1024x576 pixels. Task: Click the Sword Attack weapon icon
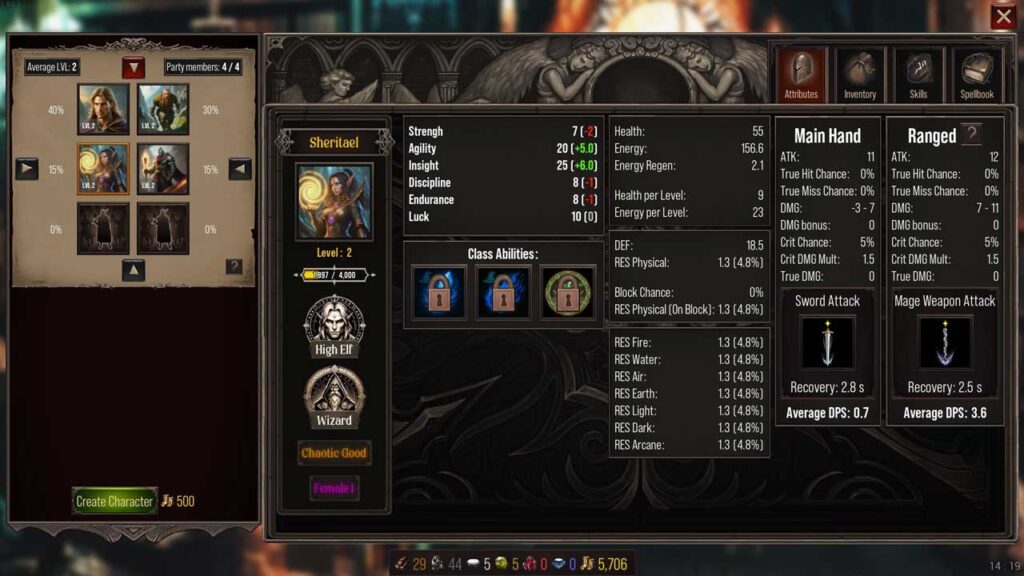828,342
